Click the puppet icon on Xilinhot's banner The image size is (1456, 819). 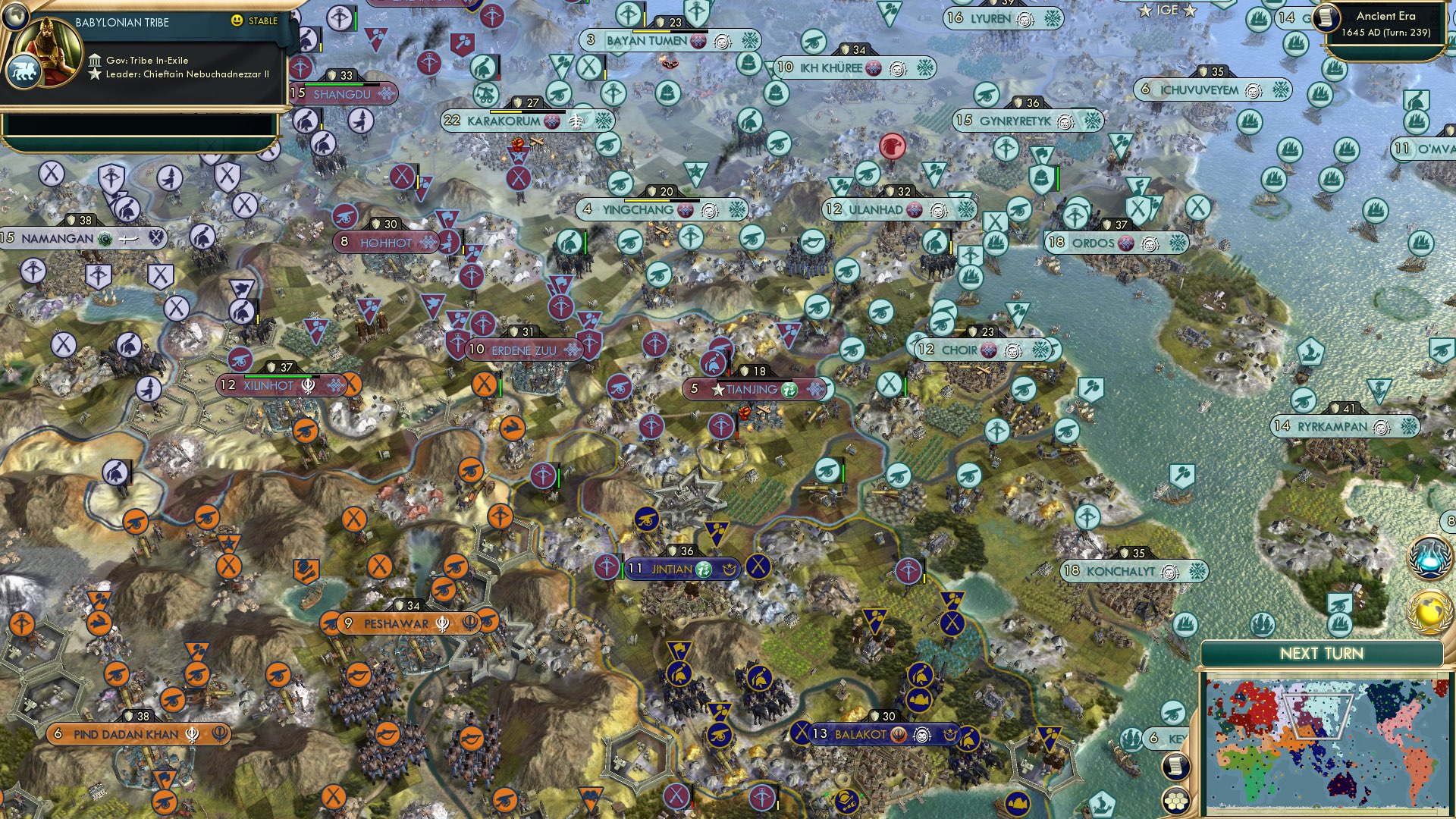click(337, 386)
